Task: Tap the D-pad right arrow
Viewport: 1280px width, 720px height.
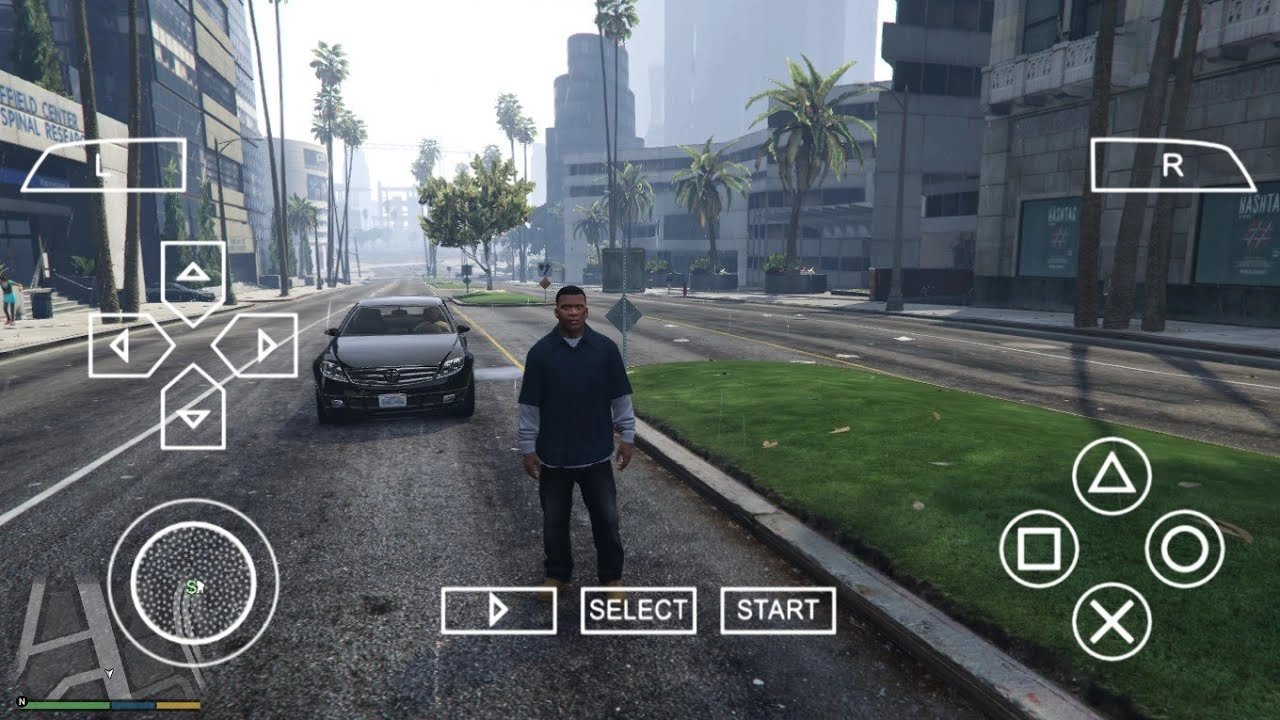Action: 259,346
